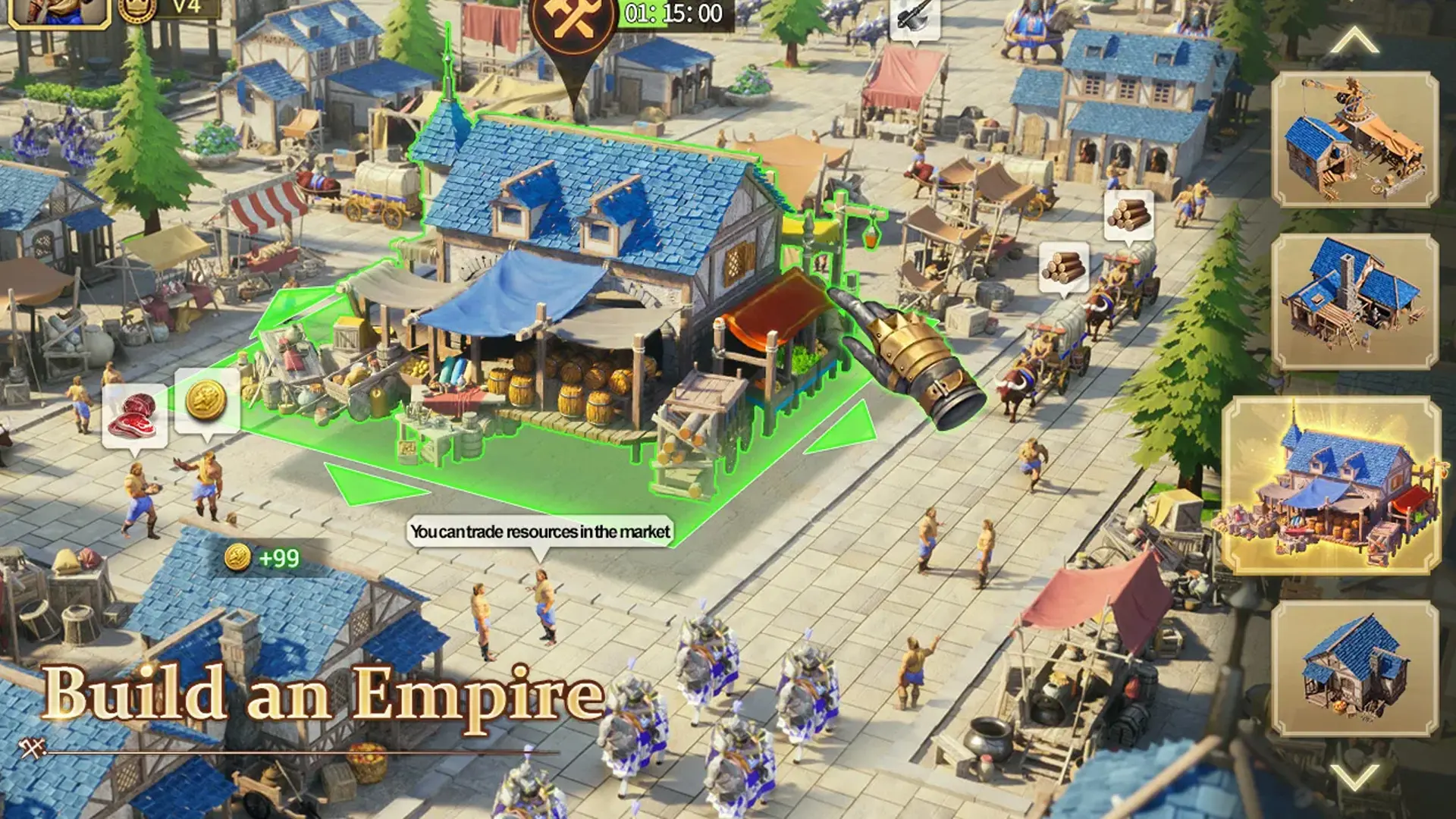Open the player avatar portrait
This screenshot has height=819, width=1456.
coord(57,11)
